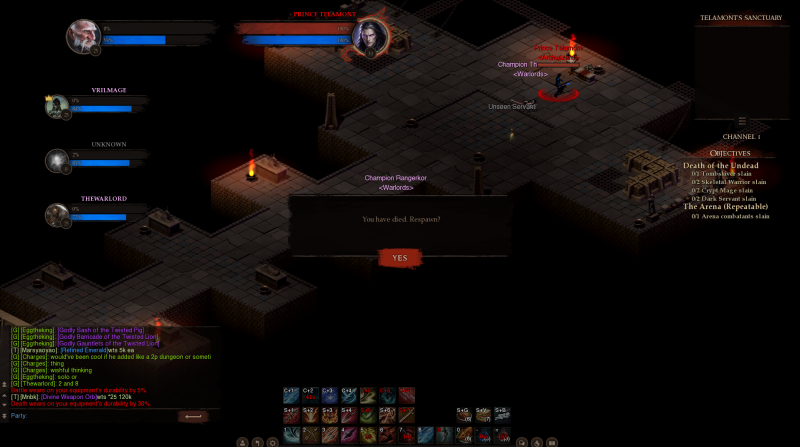Use the C+2 skill on cooldown
This screenshot has height=447, width=800.
pyautogui.click(x=309, y=396)
